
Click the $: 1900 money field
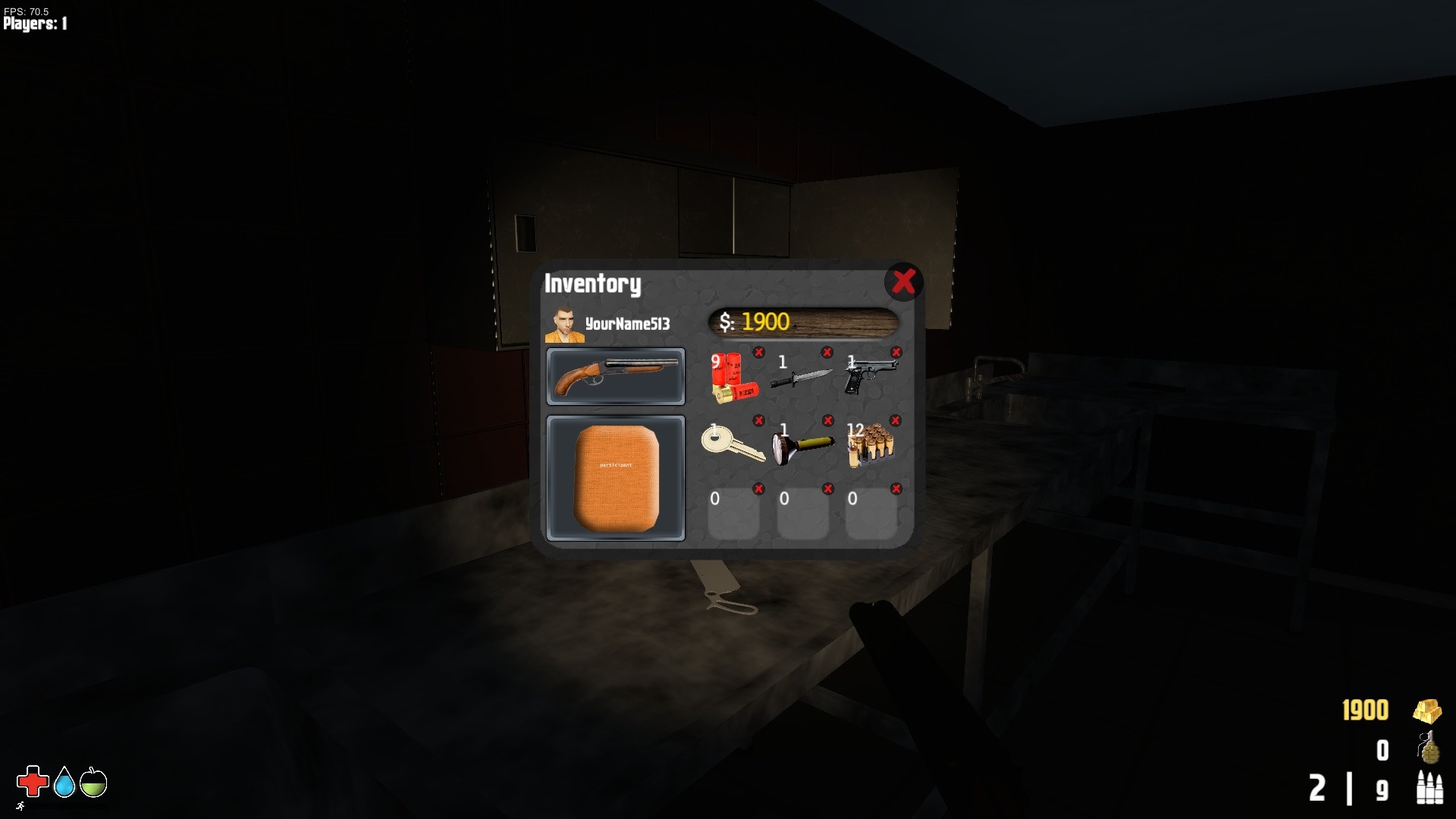(802, 322)
